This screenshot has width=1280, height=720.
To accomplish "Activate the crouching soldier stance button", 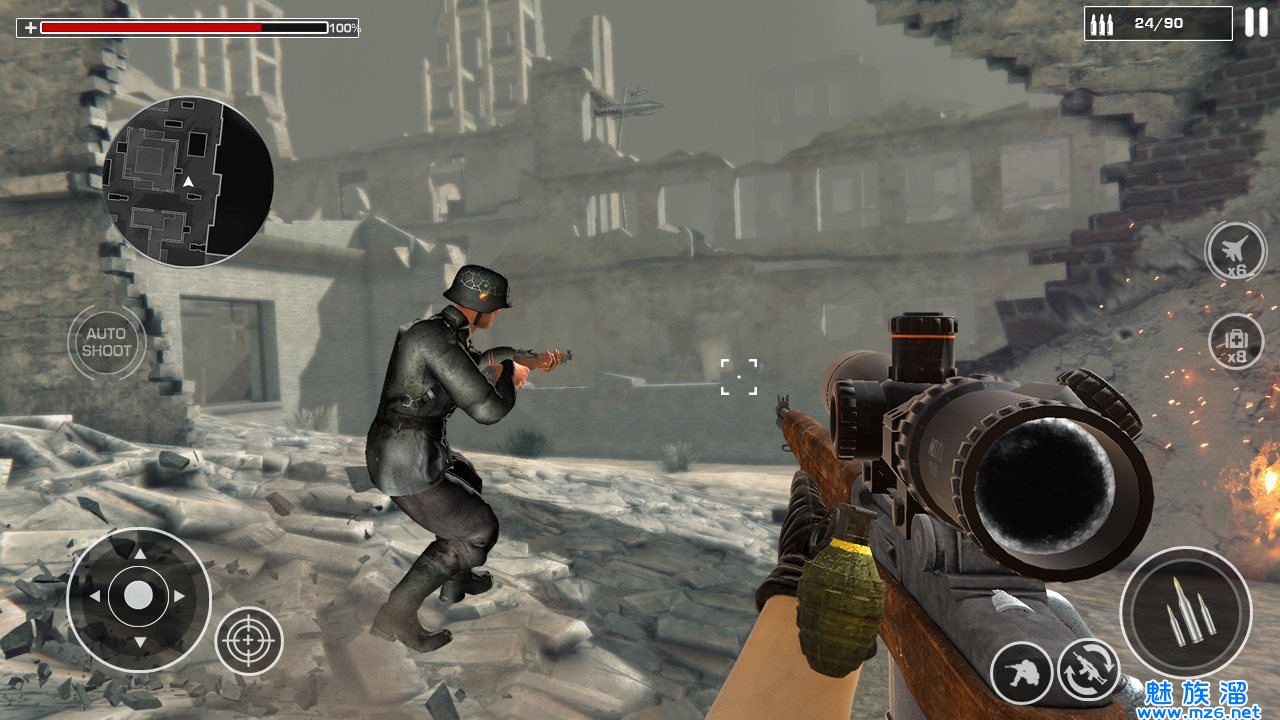I will click(x=1021, y=672).
